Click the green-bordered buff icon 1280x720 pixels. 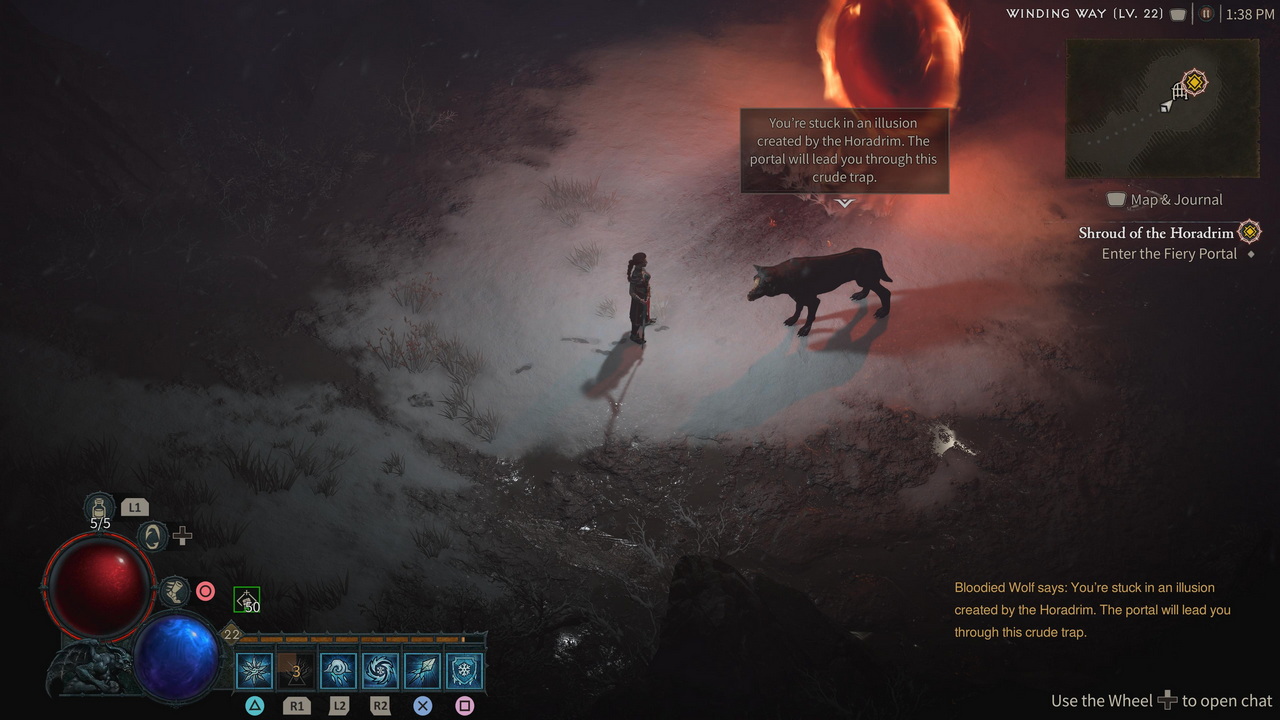click(247, 600)
